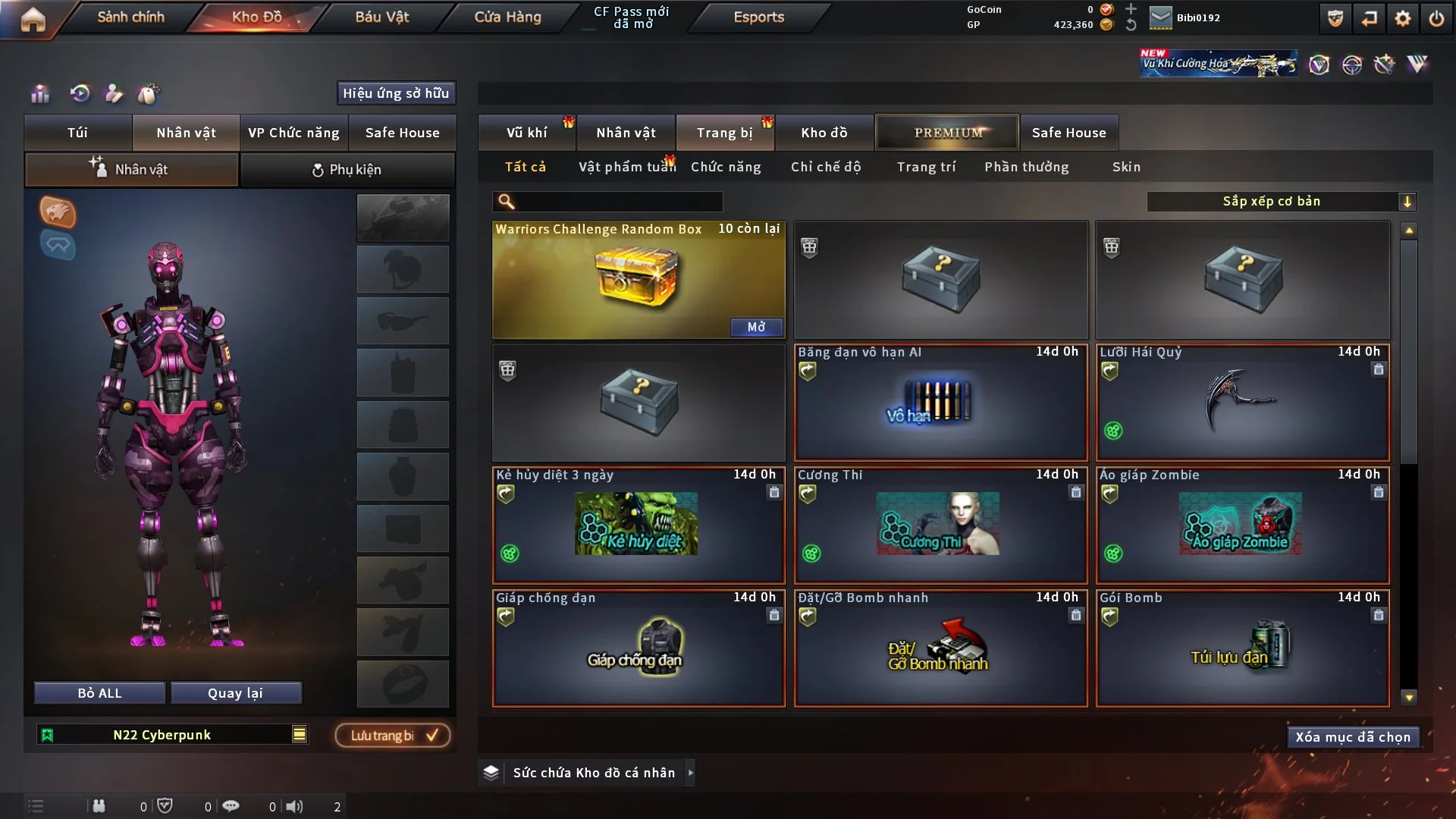The width and height of the screenshot is (1456, 819).
Task: Open the Safe House tab beside PREMIUM
Action: (1068, 133)
